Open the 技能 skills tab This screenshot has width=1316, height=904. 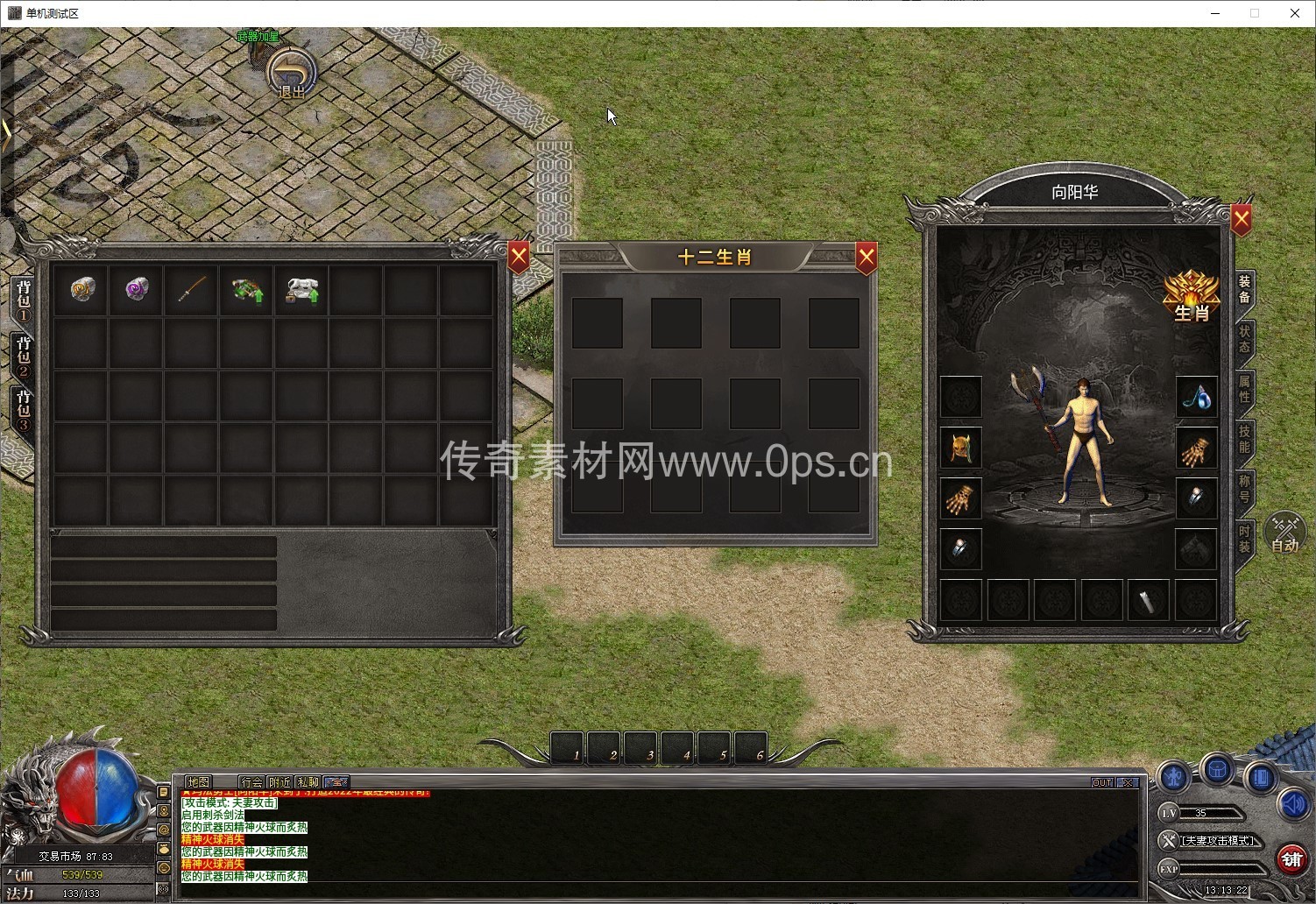click(x=1244, y=438)
